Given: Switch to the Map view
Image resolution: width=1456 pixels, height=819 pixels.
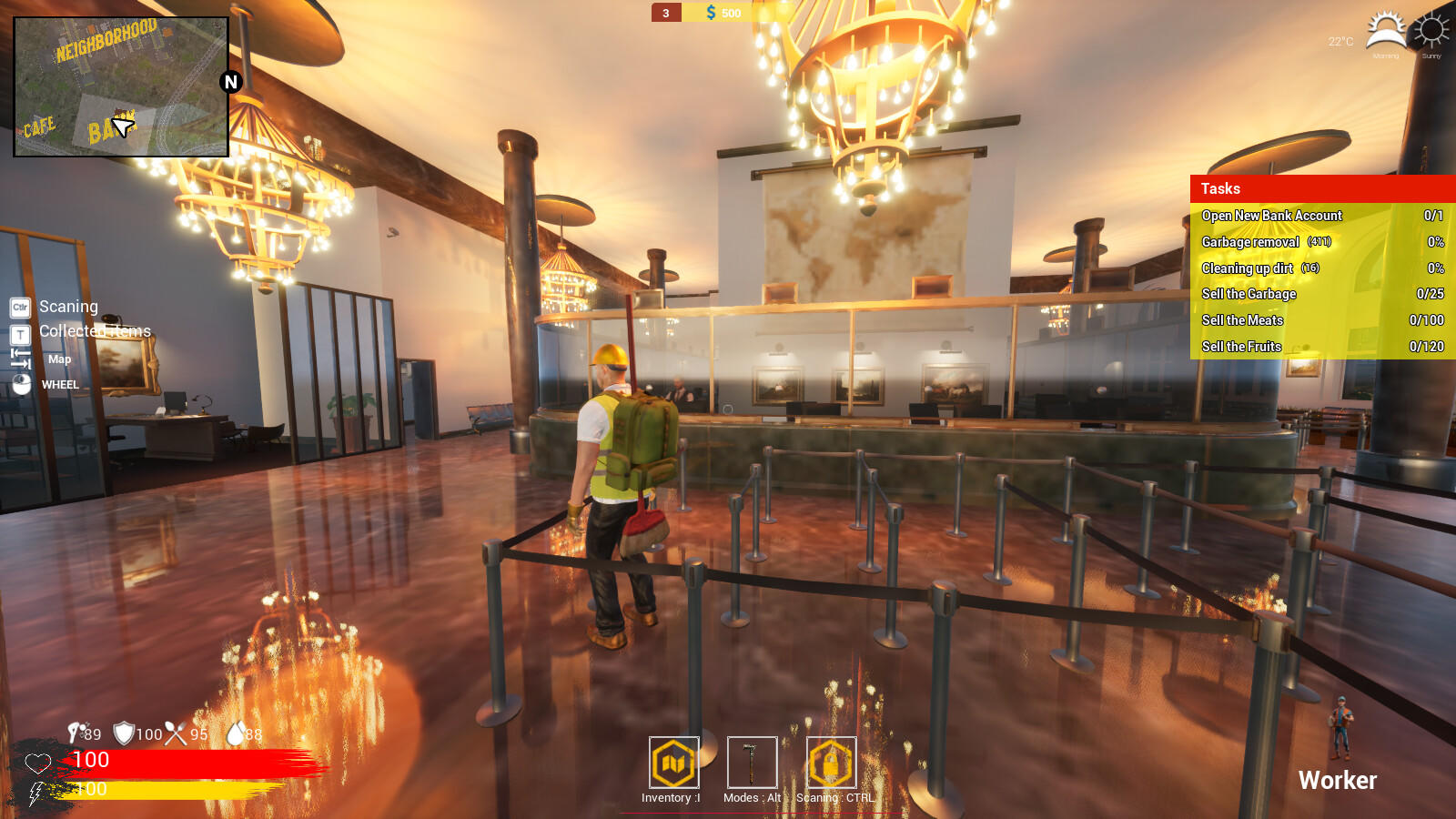Looking at the screenshot, I should (59, 359).
